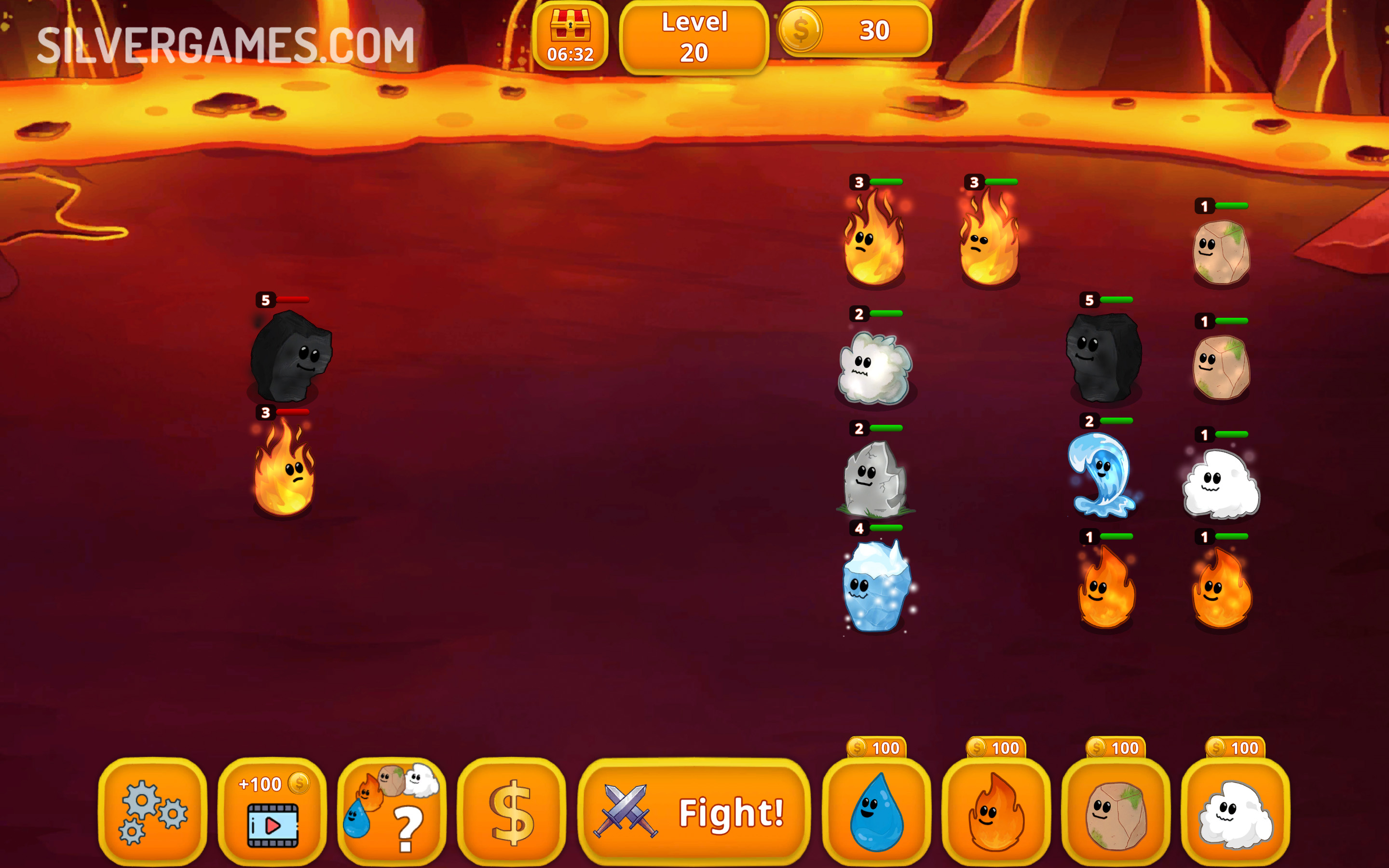Image resolution: width=1389 pixels, height=868 pixels.
Task: Select your level 5 black coal unit
Action: [1104, 357]
